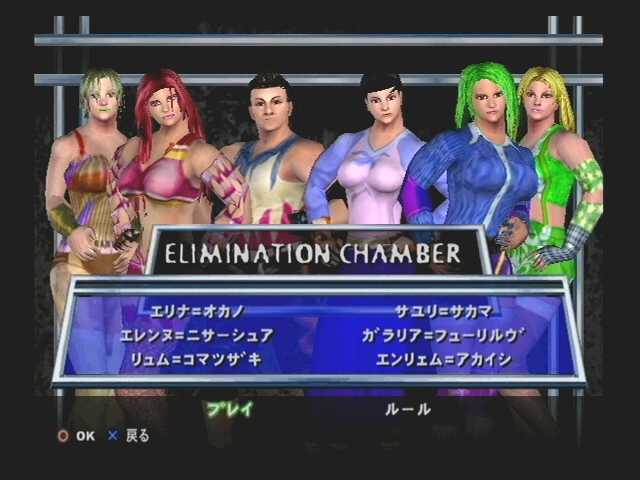Open the ルール (Rules) option

pyautogui.click(x=408, y=408)
